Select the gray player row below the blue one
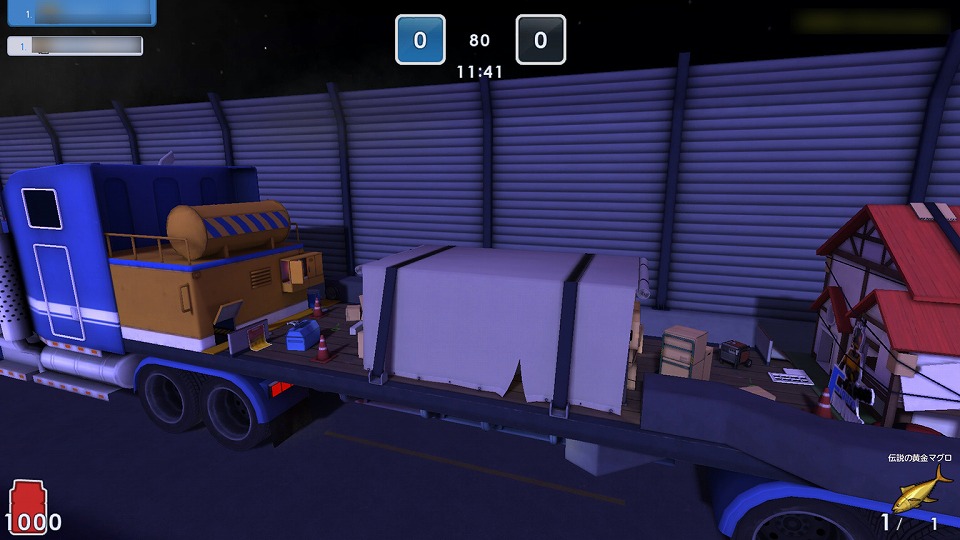This screenshot has height=540, width=960. pos(75,46)
